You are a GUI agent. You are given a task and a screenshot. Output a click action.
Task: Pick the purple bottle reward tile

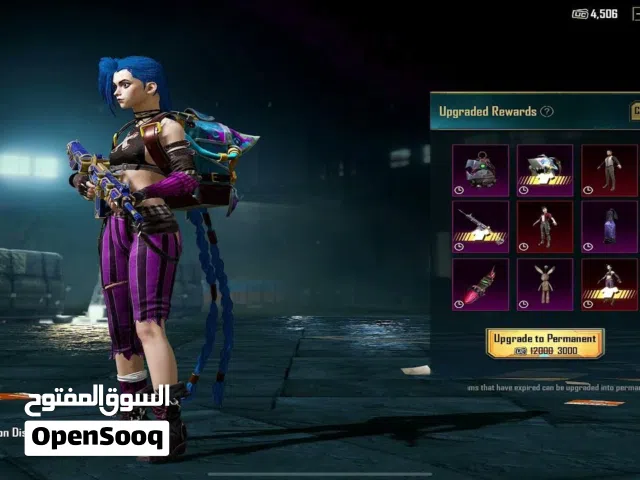(609, 227)
